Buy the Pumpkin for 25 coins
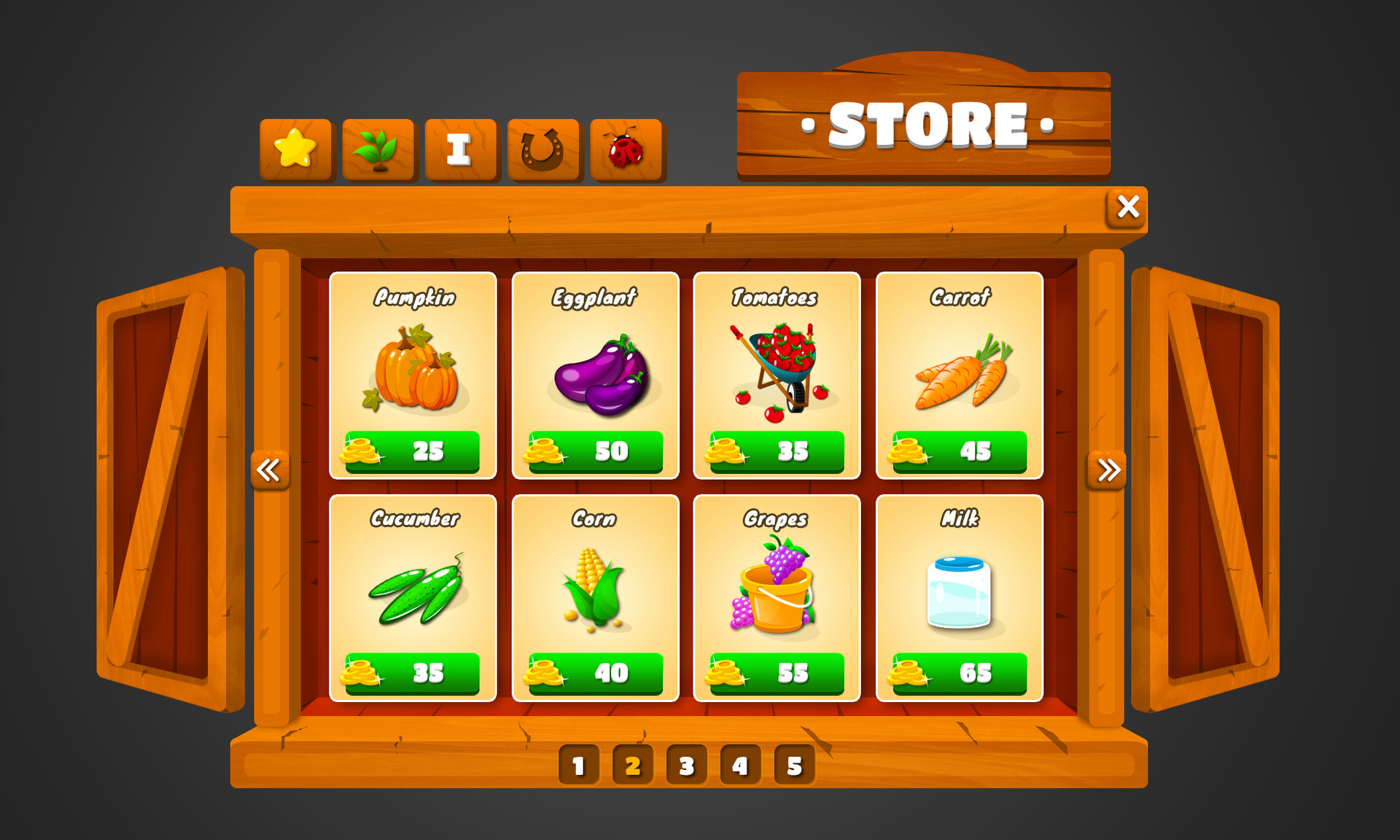1400x840 pixels. [413, 450]
